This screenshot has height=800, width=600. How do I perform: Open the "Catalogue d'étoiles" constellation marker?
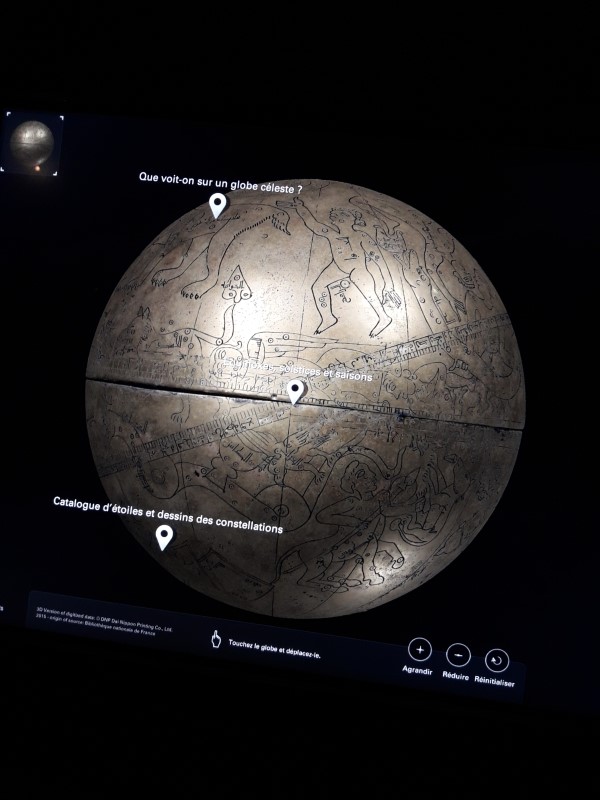pyautogui.click(x=164, y=537)
